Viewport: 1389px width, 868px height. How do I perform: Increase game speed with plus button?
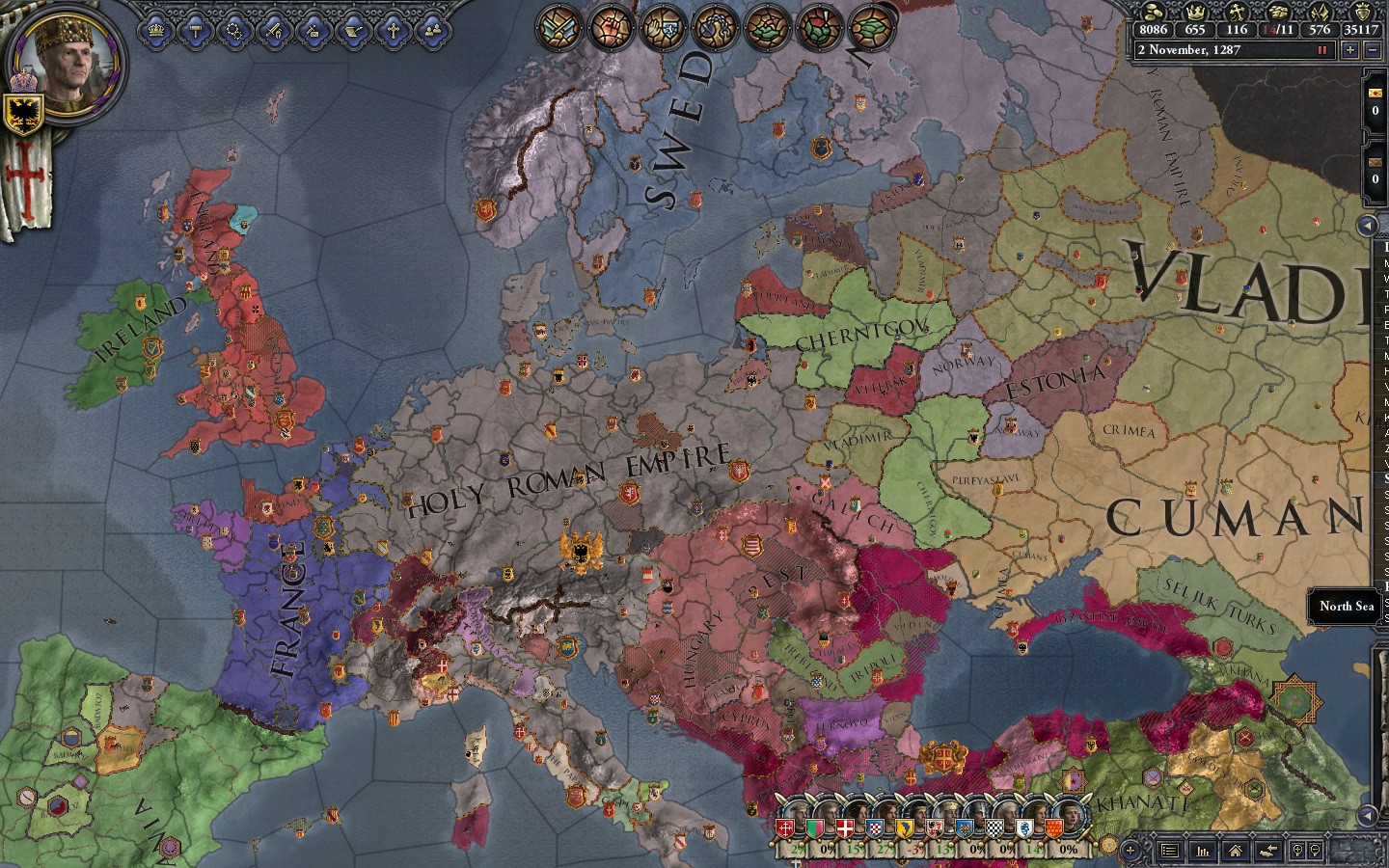coord(1350,50)
